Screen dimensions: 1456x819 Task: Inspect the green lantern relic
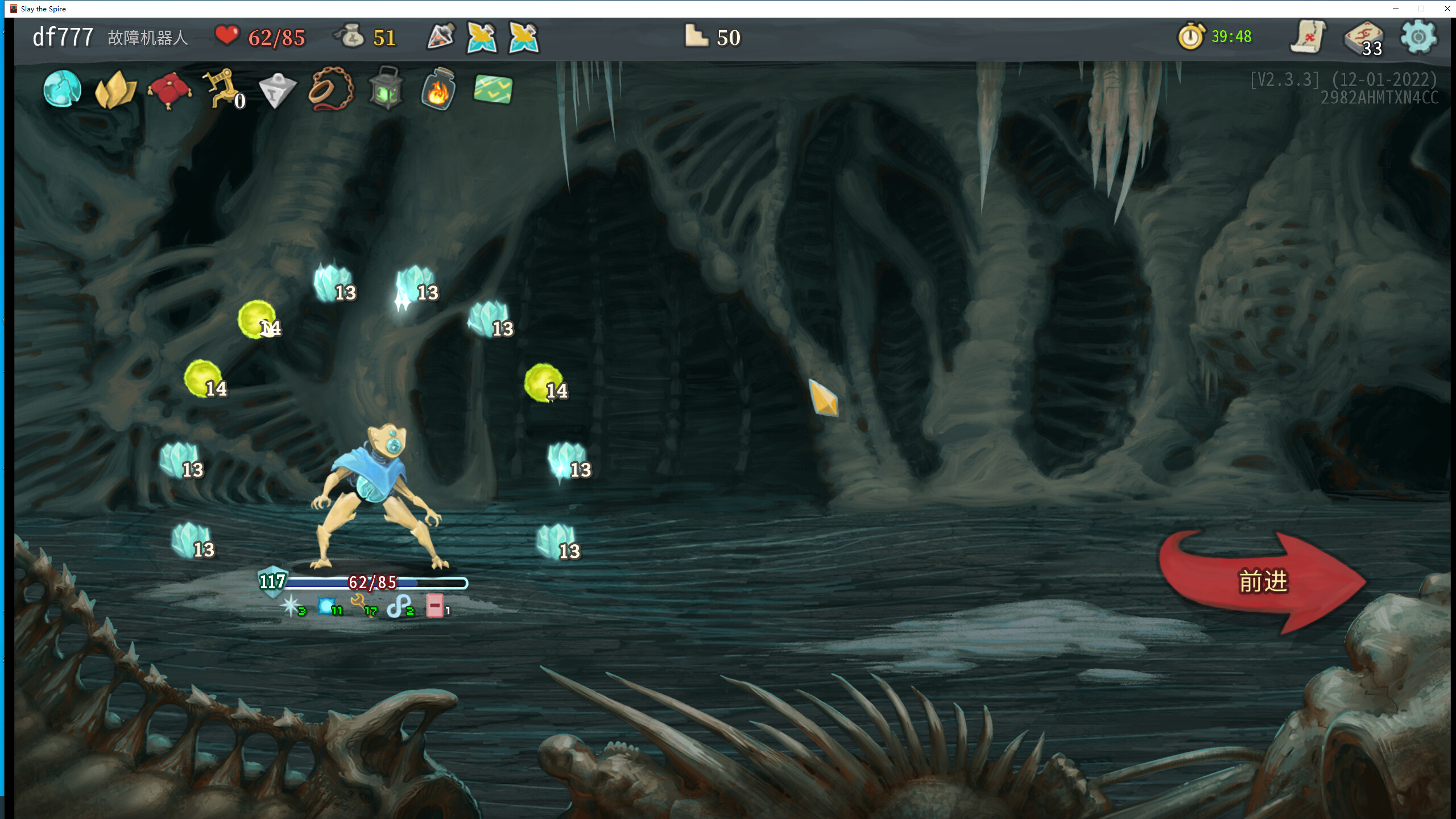click(386, 89)
